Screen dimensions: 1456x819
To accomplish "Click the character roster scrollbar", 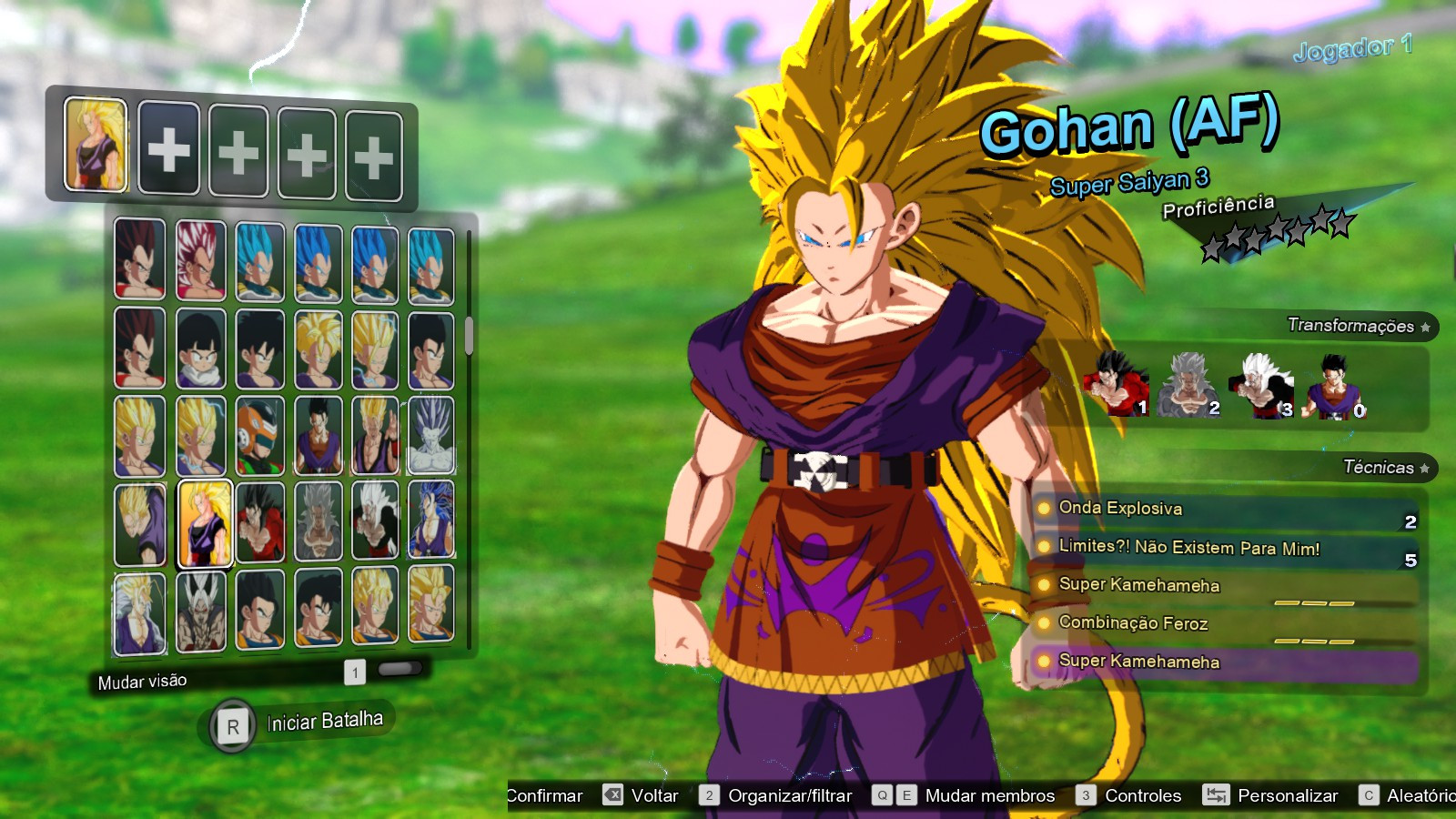I will tap(469, 336).
